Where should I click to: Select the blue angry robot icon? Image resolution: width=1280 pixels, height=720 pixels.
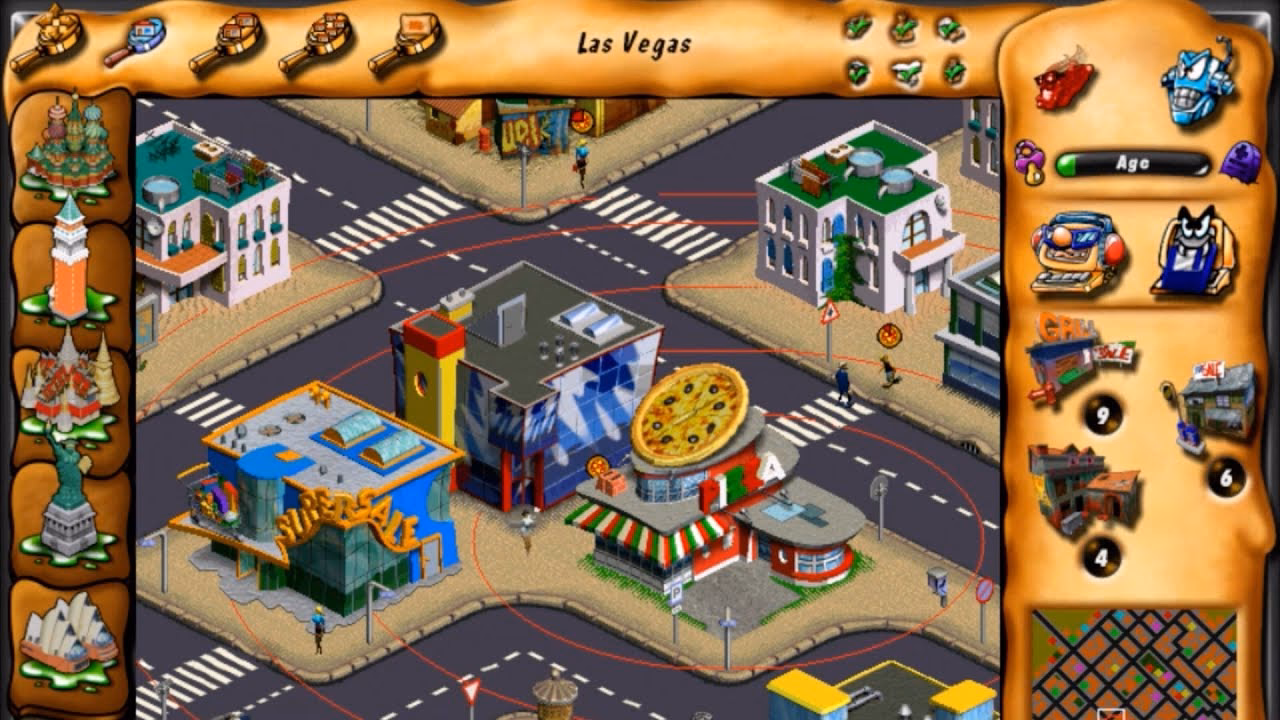click(1197, 83)
